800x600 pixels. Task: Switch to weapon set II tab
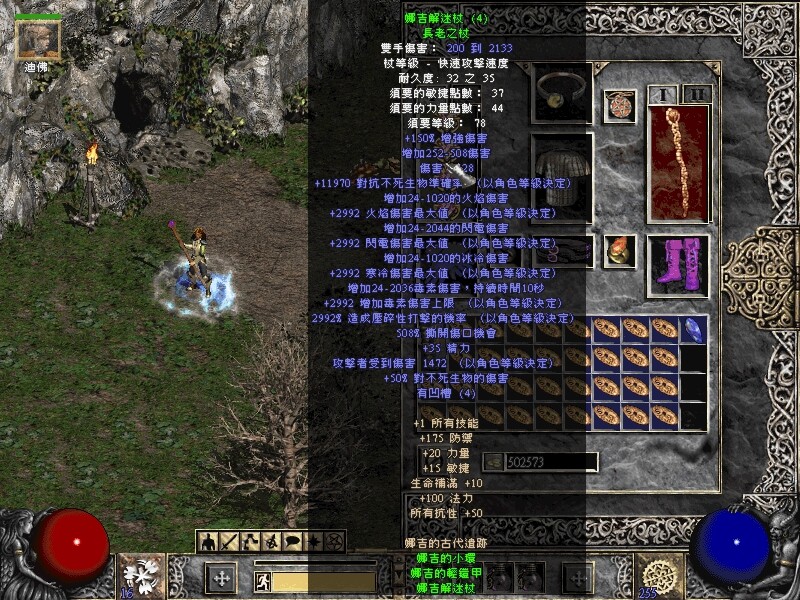click(697, 94)
